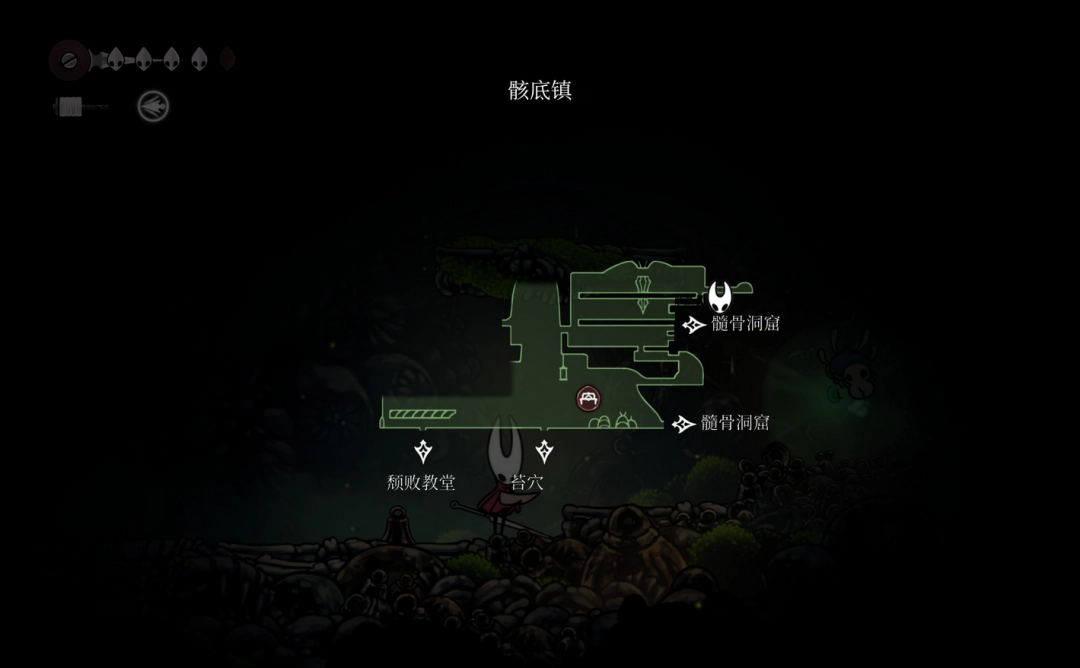This screenshot has width=1080, height=668.
Task: Select the equipped tool icon in the HUD
Action: [x=153, y=107]
